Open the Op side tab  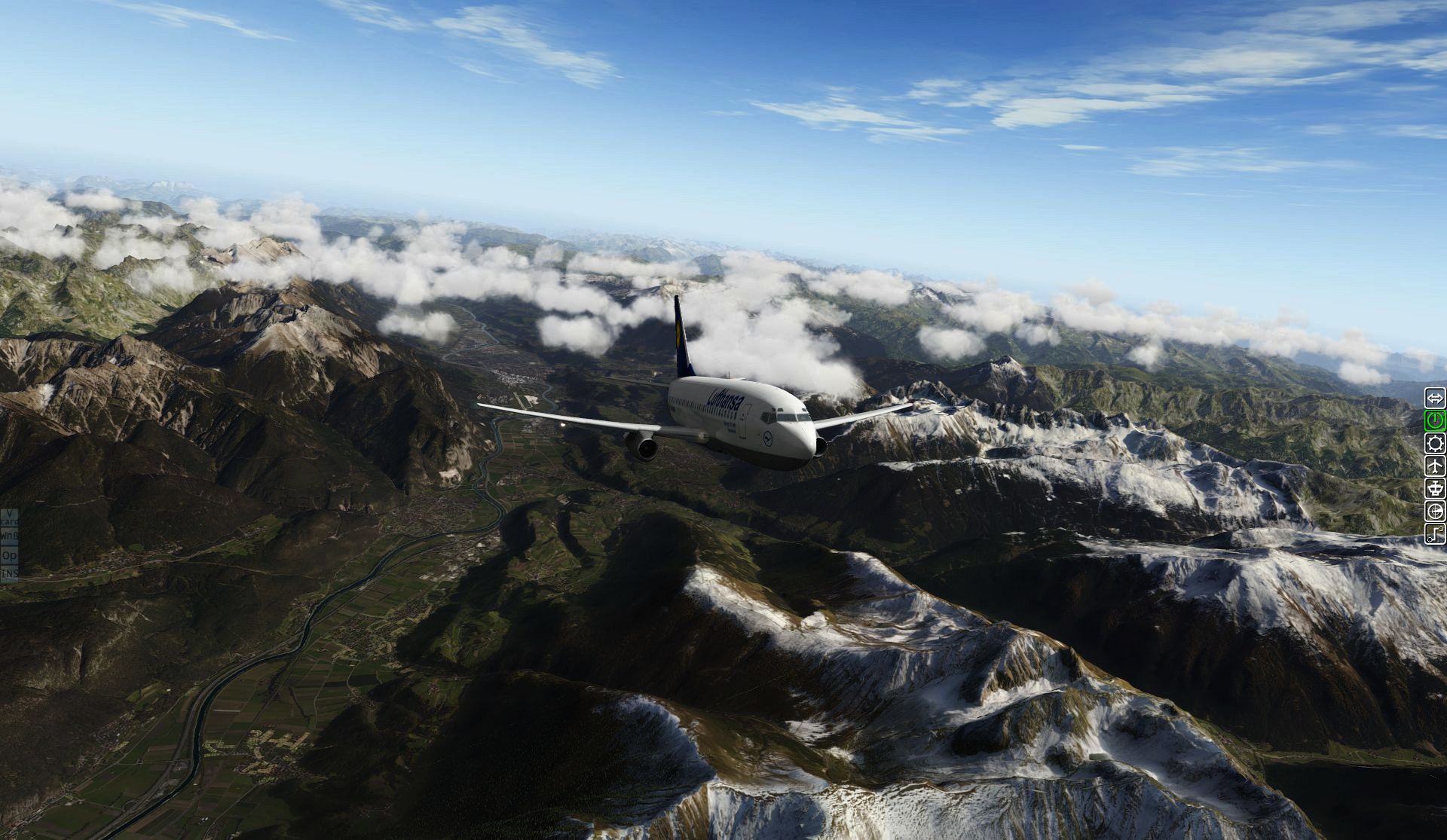(9, 555)
